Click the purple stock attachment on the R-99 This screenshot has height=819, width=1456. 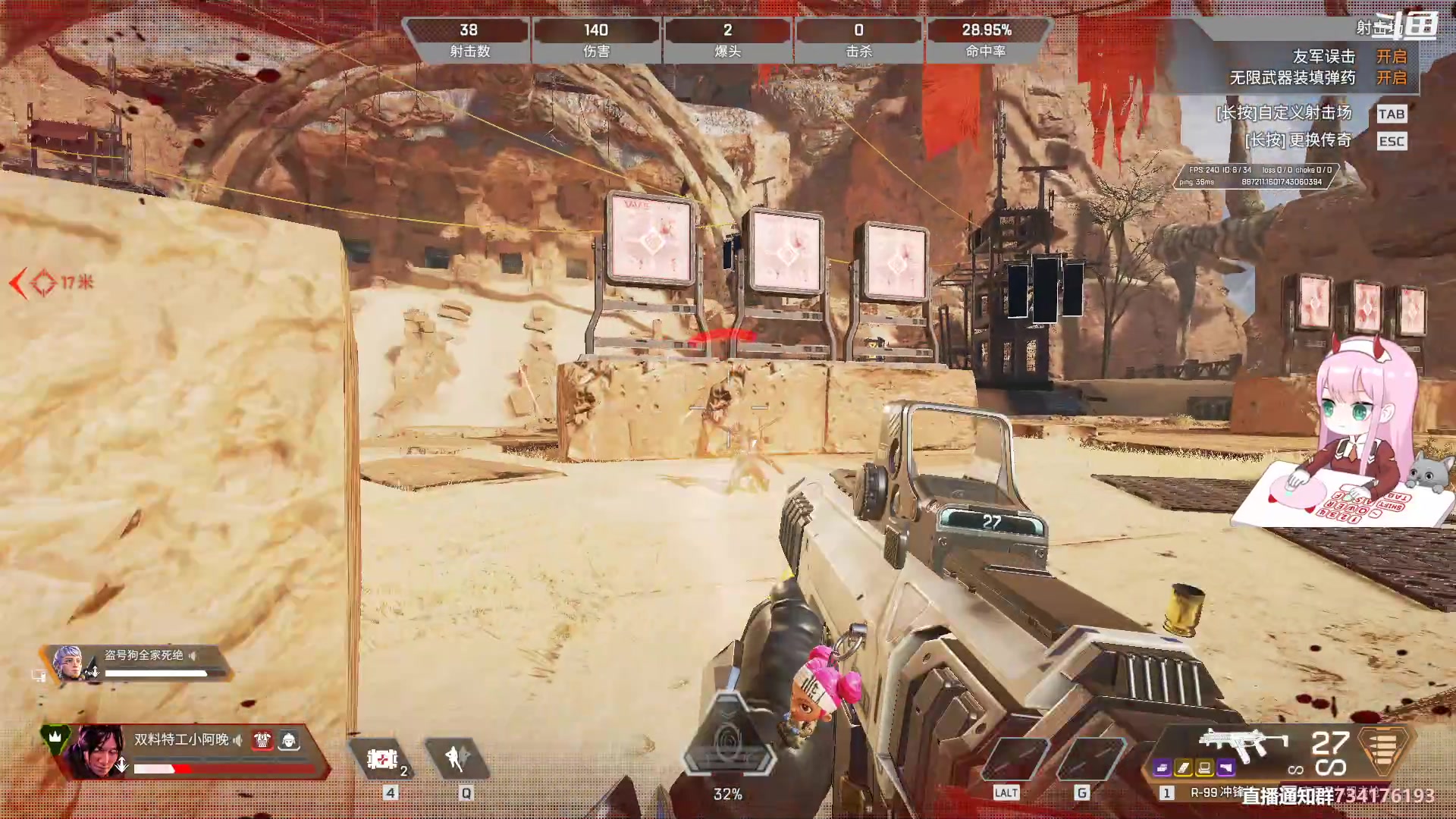(x=1226, y=769)
